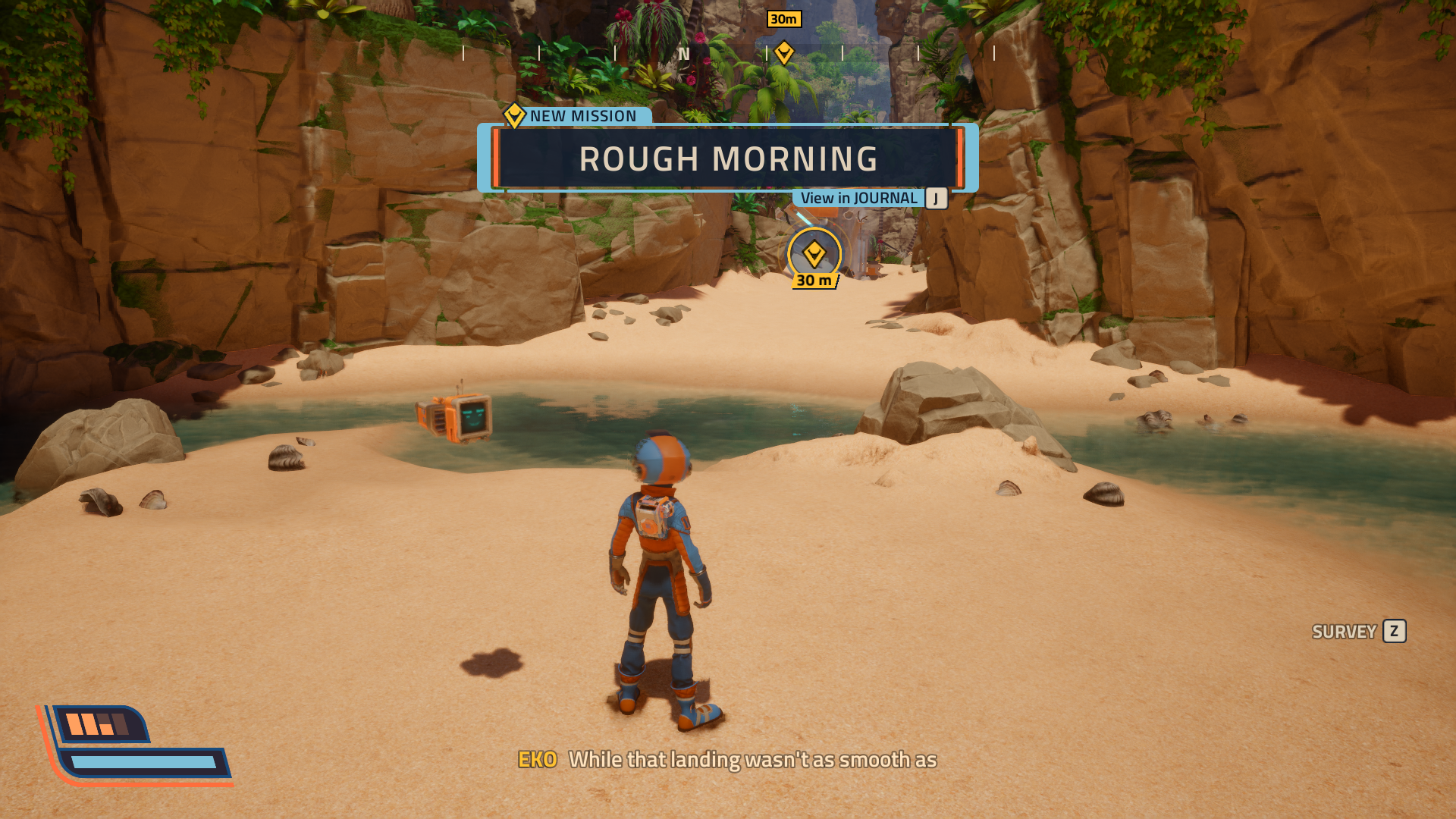Select the objective waypoint marker showing 30 m
Viewport: 1456px width, 819px height.
pyautogui.click(x=814, y=255)
